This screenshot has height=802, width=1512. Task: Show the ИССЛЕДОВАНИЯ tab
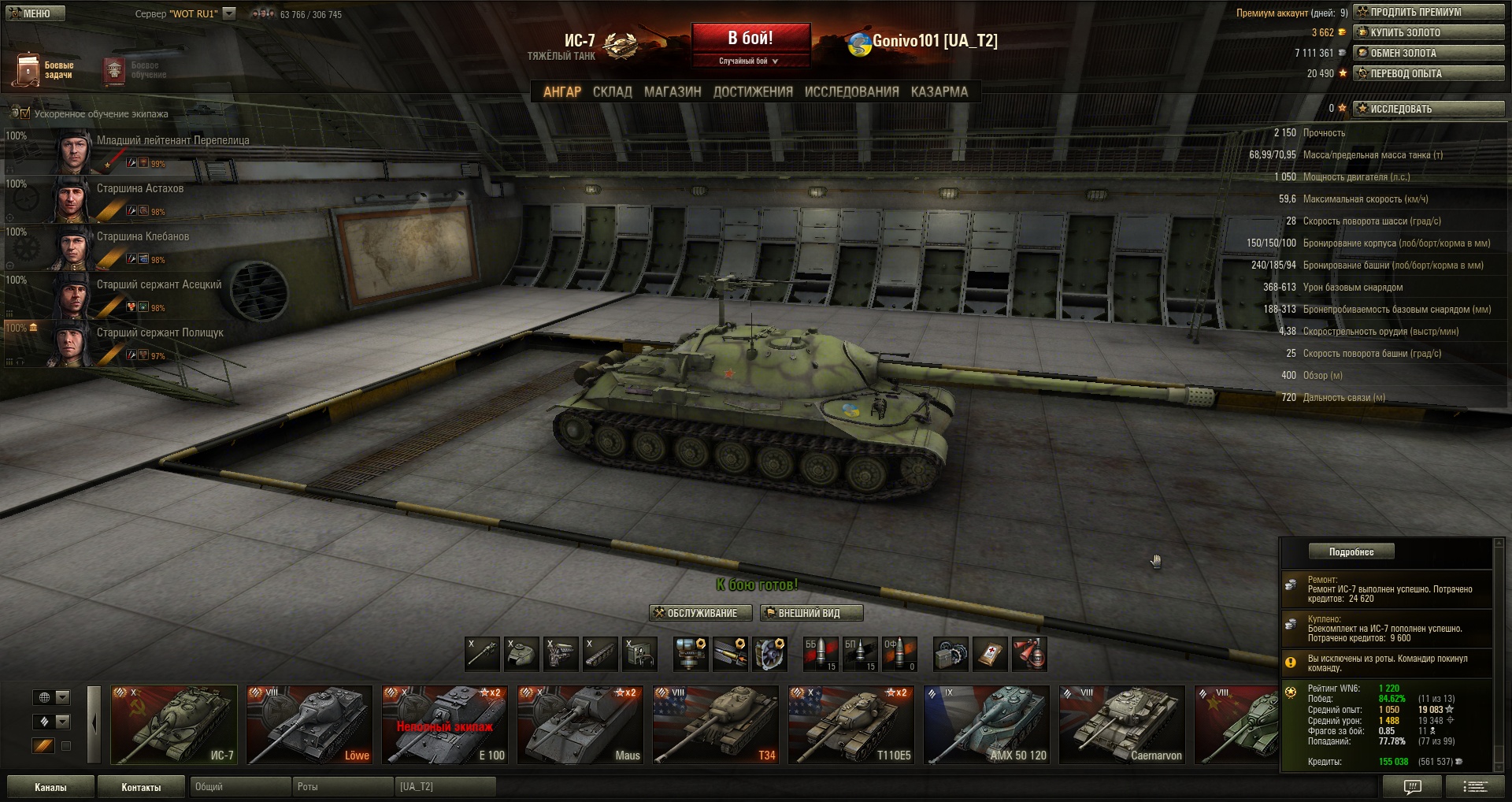click(851, 91)
